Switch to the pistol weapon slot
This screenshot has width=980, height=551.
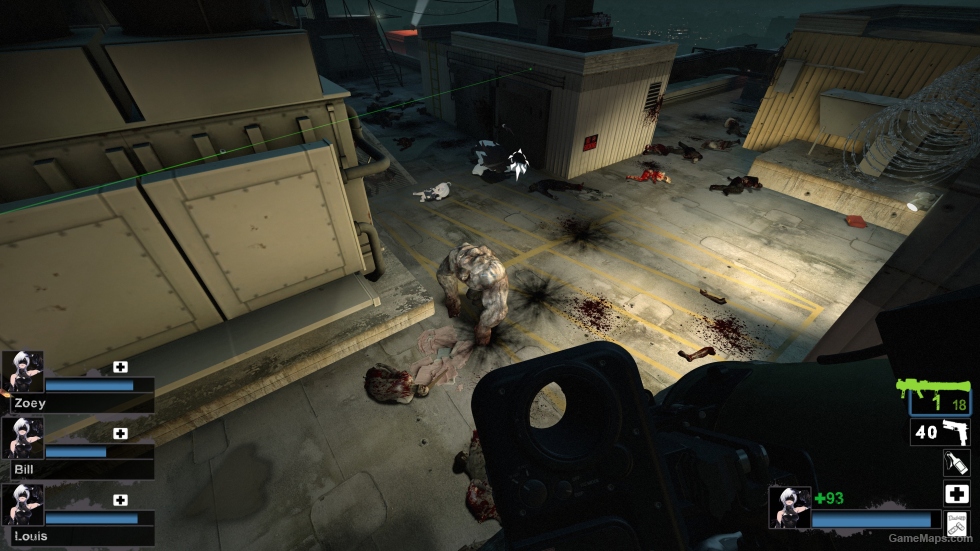click(x=940, y=433)
